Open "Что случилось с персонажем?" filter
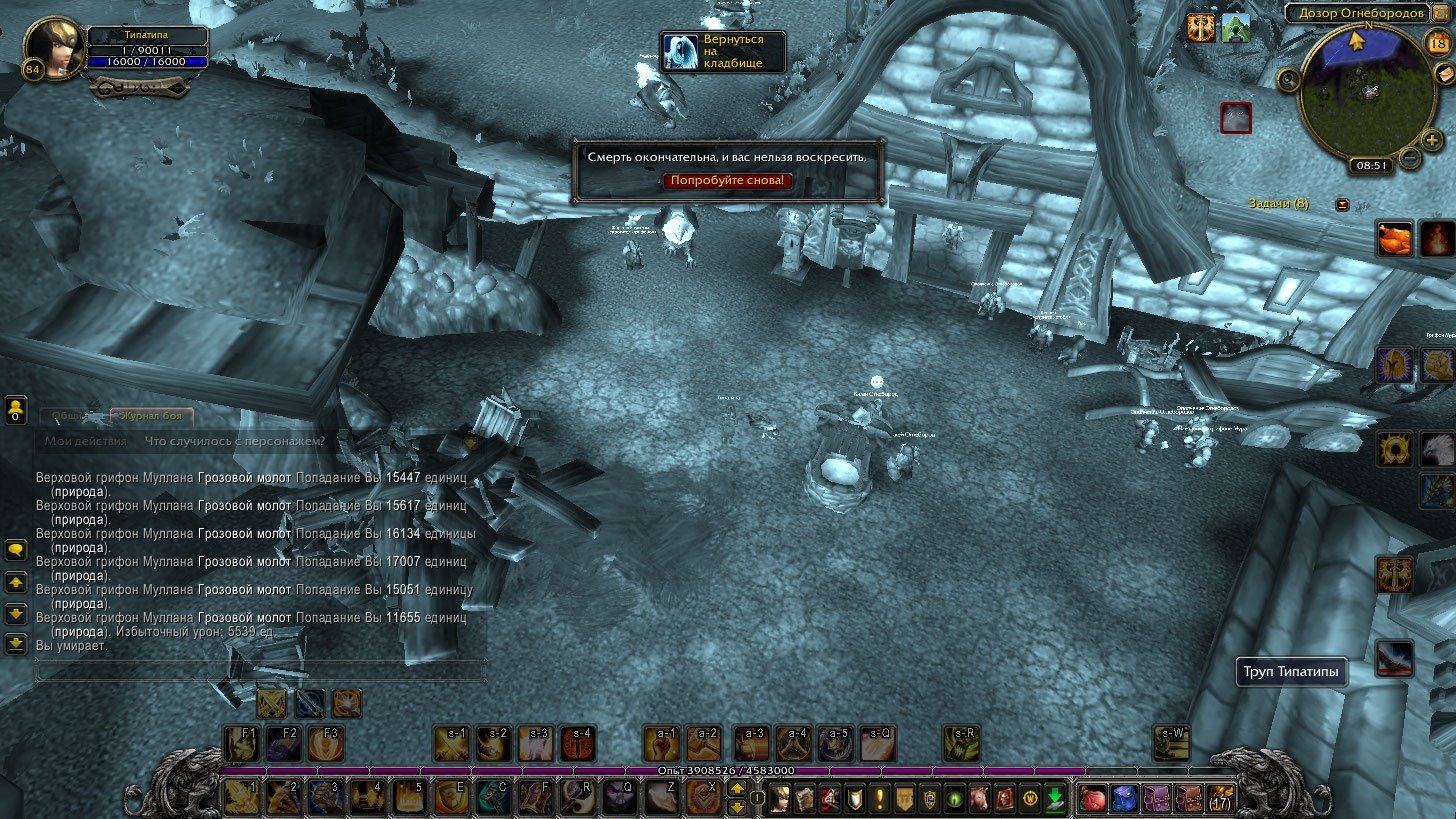This screenshot has height=819, width=1456. click(x=234, y=441)
